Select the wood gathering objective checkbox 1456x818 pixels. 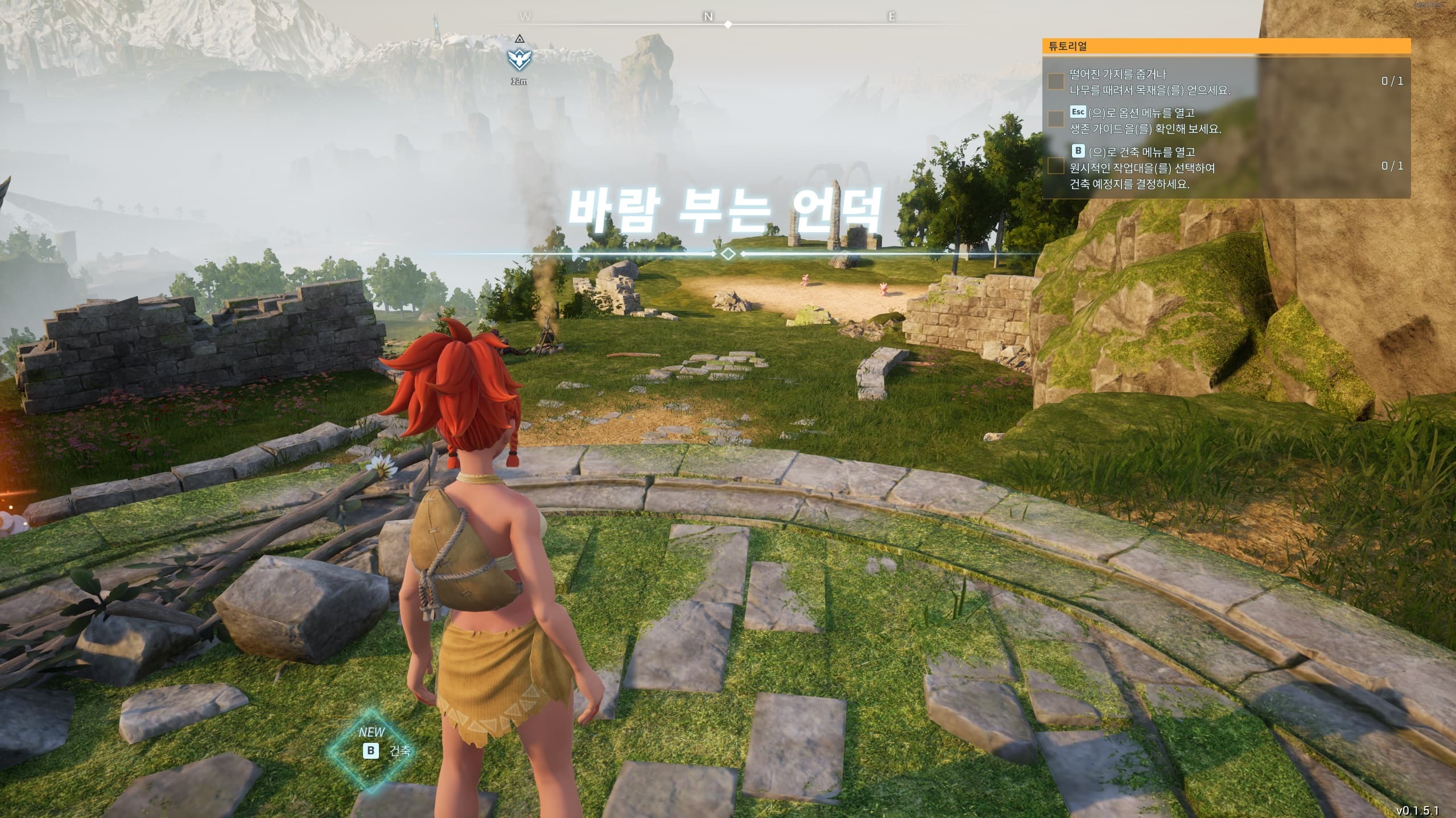click(x=1056, y=81)
